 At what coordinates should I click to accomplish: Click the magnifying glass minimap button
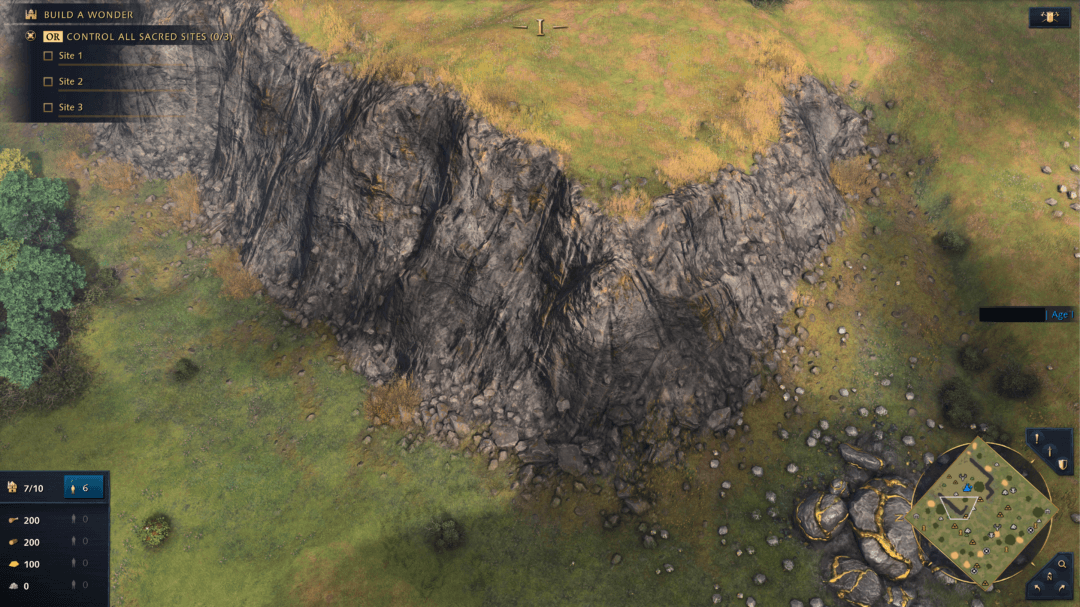pos(1062,565)
